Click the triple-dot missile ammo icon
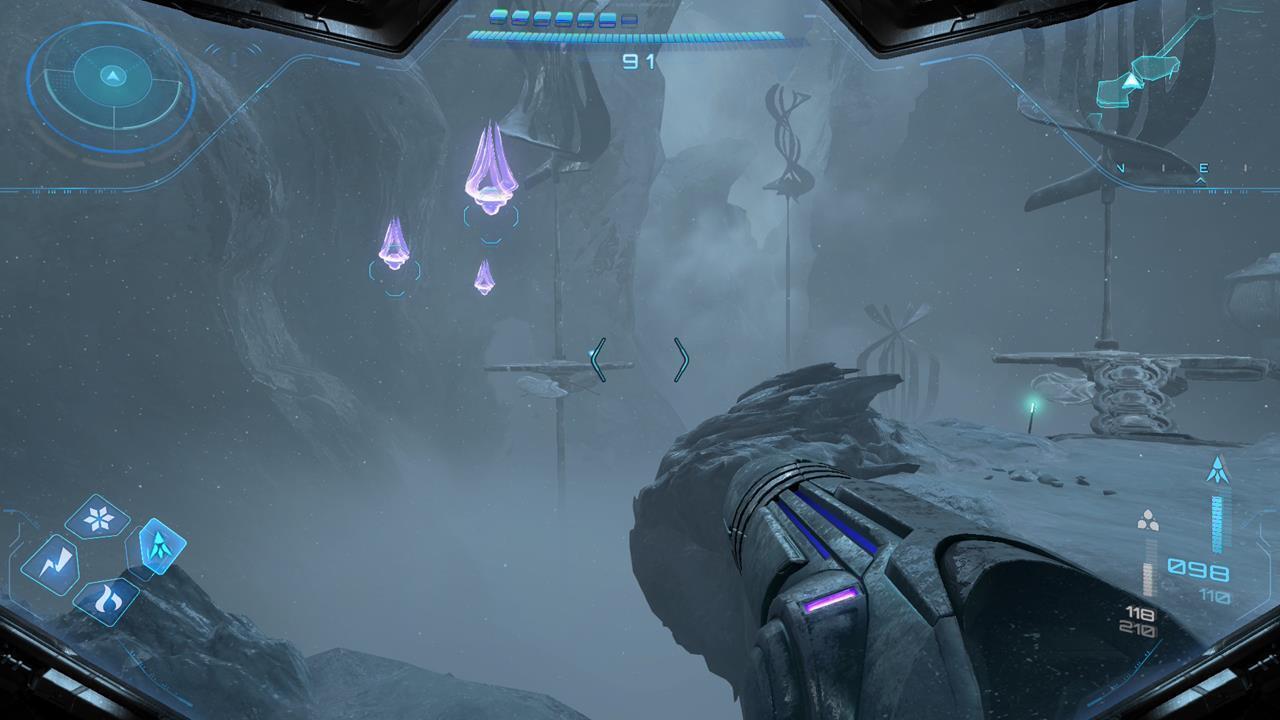 [x=1146, y=519]
